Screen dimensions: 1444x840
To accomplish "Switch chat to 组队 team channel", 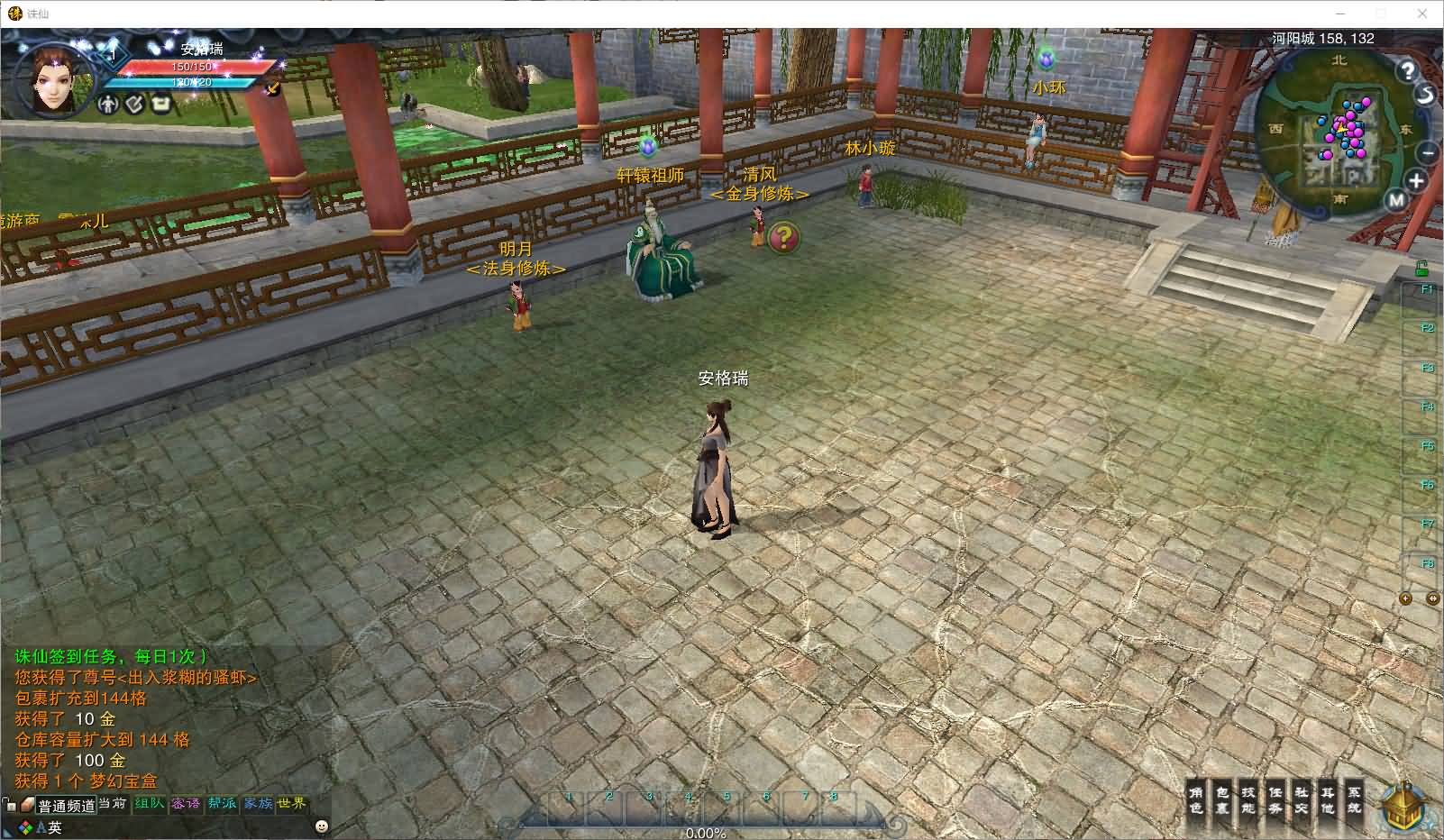I will tap(150, 803).
